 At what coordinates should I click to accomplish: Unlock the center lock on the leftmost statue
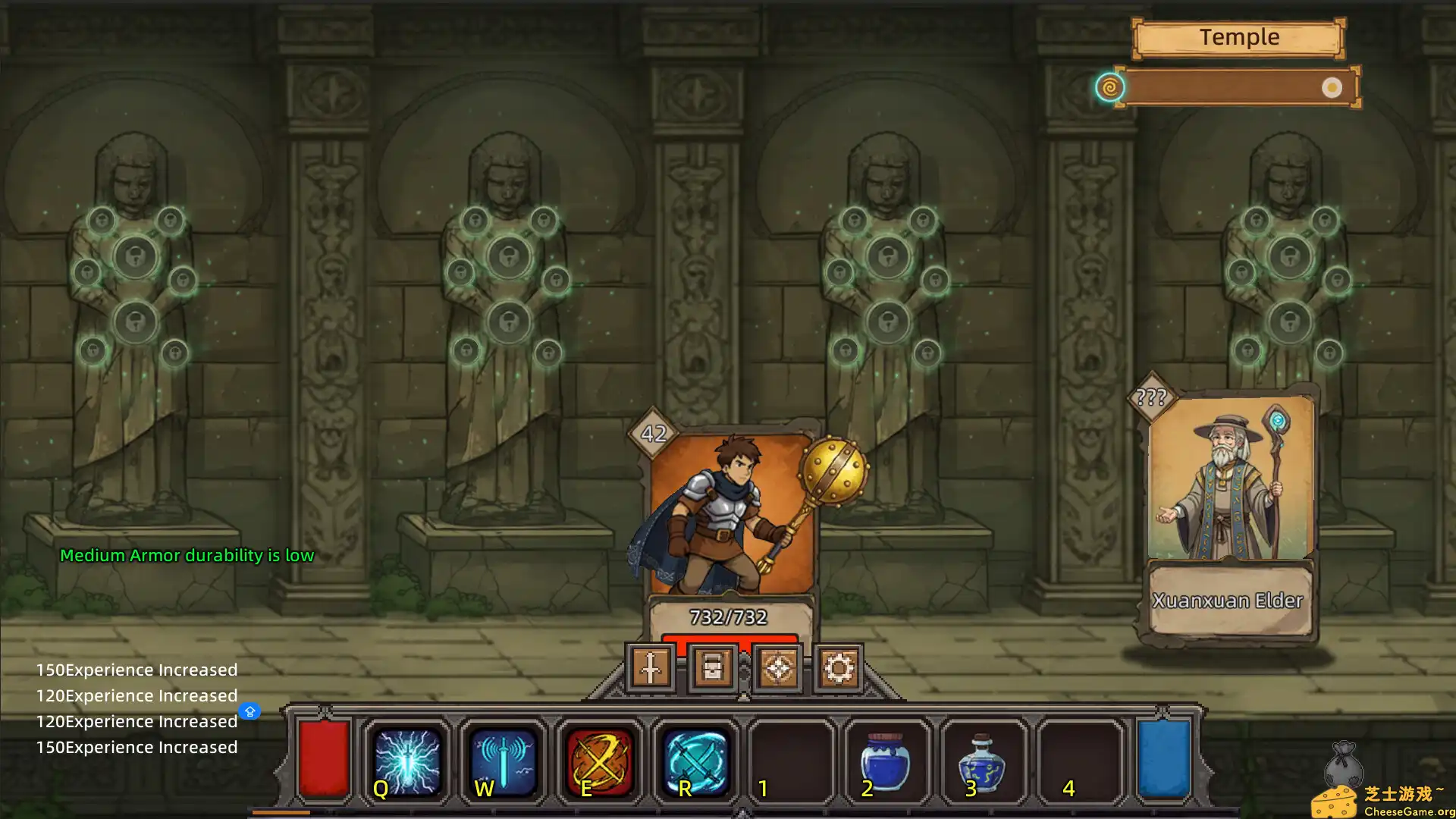coord(135,258)
